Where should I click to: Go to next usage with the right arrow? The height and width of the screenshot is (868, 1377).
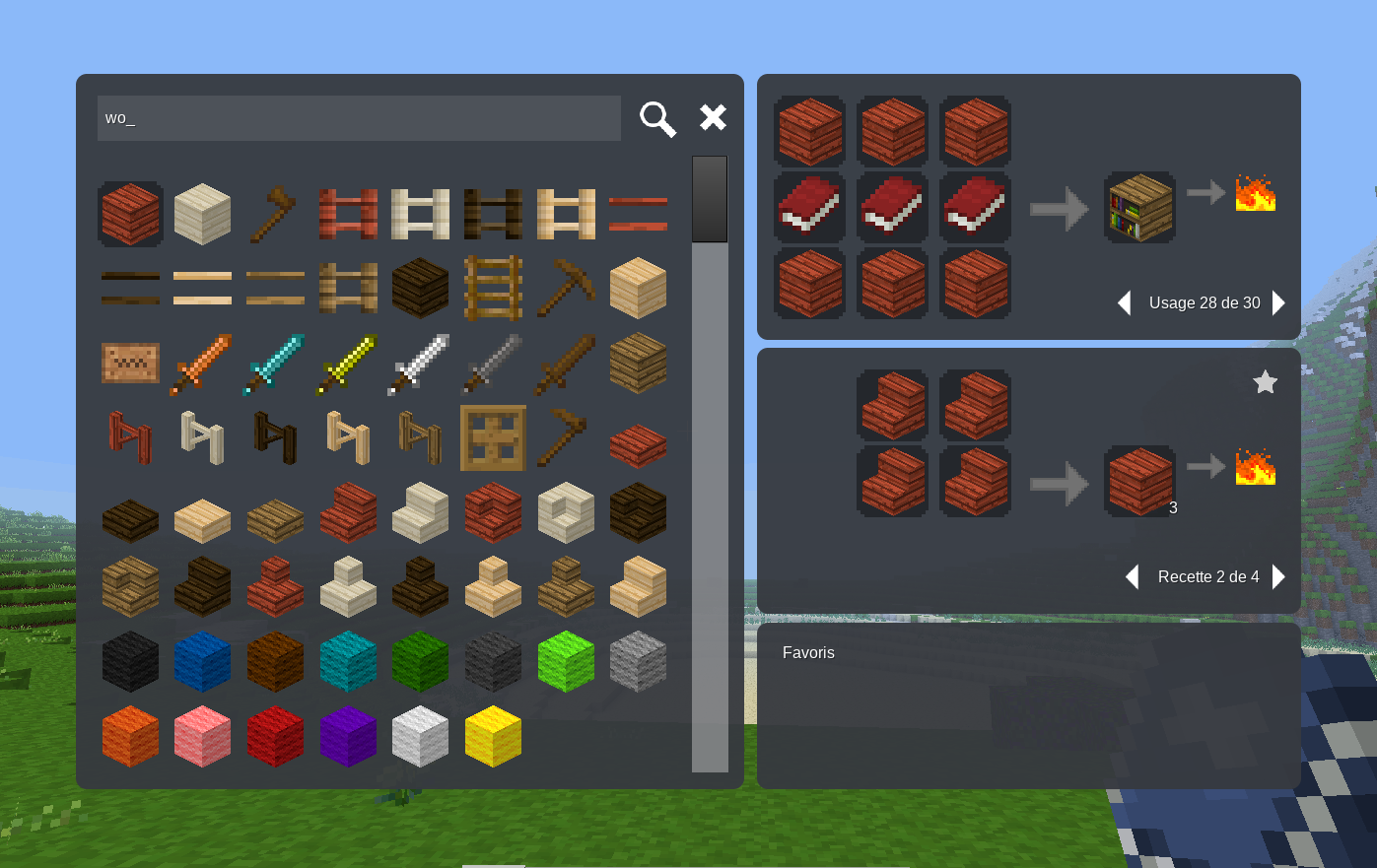click(x=1278, y=302)
